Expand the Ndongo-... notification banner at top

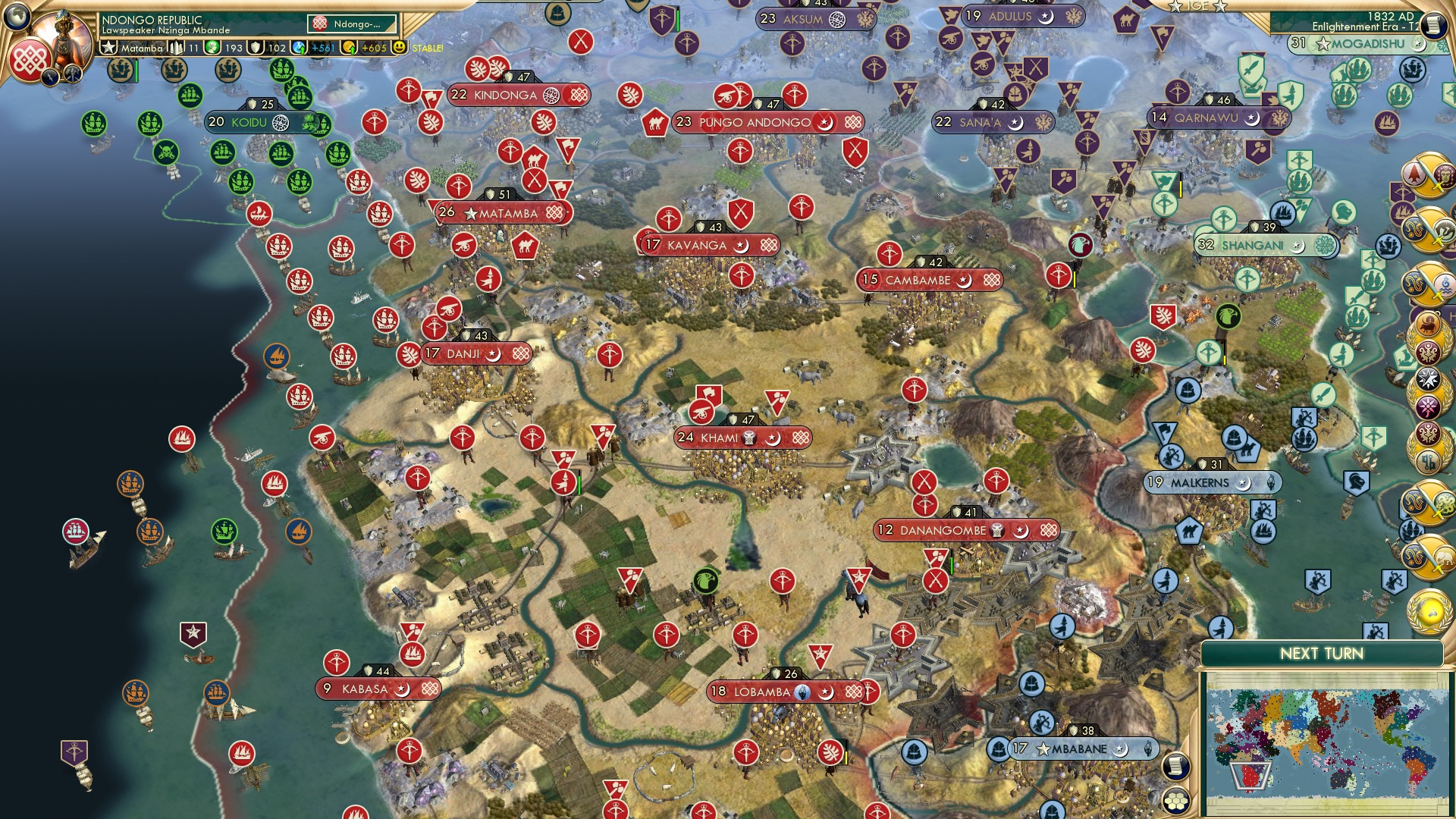click(x=353, y=24)
